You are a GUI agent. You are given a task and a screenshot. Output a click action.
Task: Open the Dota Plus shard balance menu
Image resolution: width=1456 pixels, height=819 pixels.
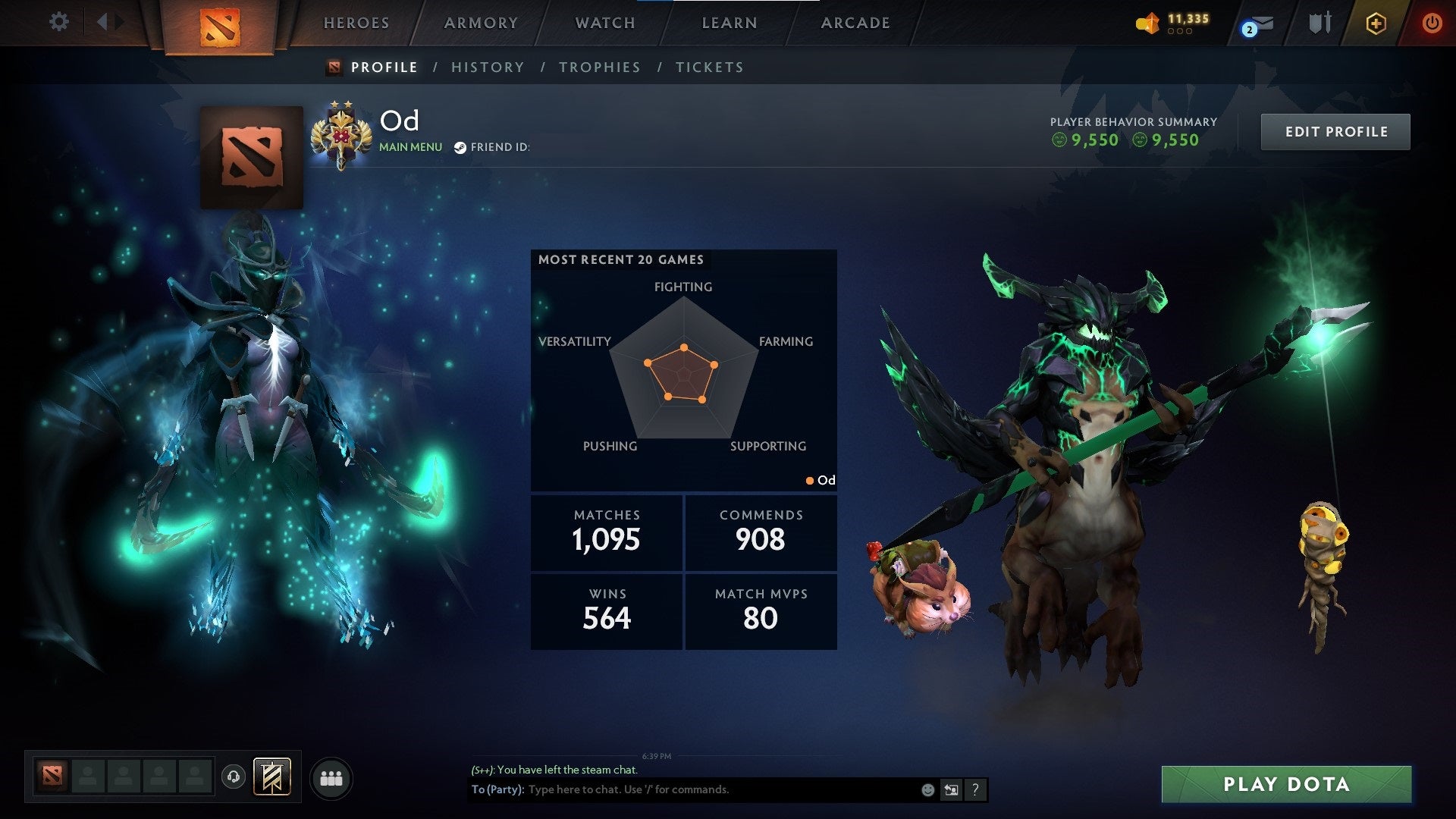[x=1147, y=22]
